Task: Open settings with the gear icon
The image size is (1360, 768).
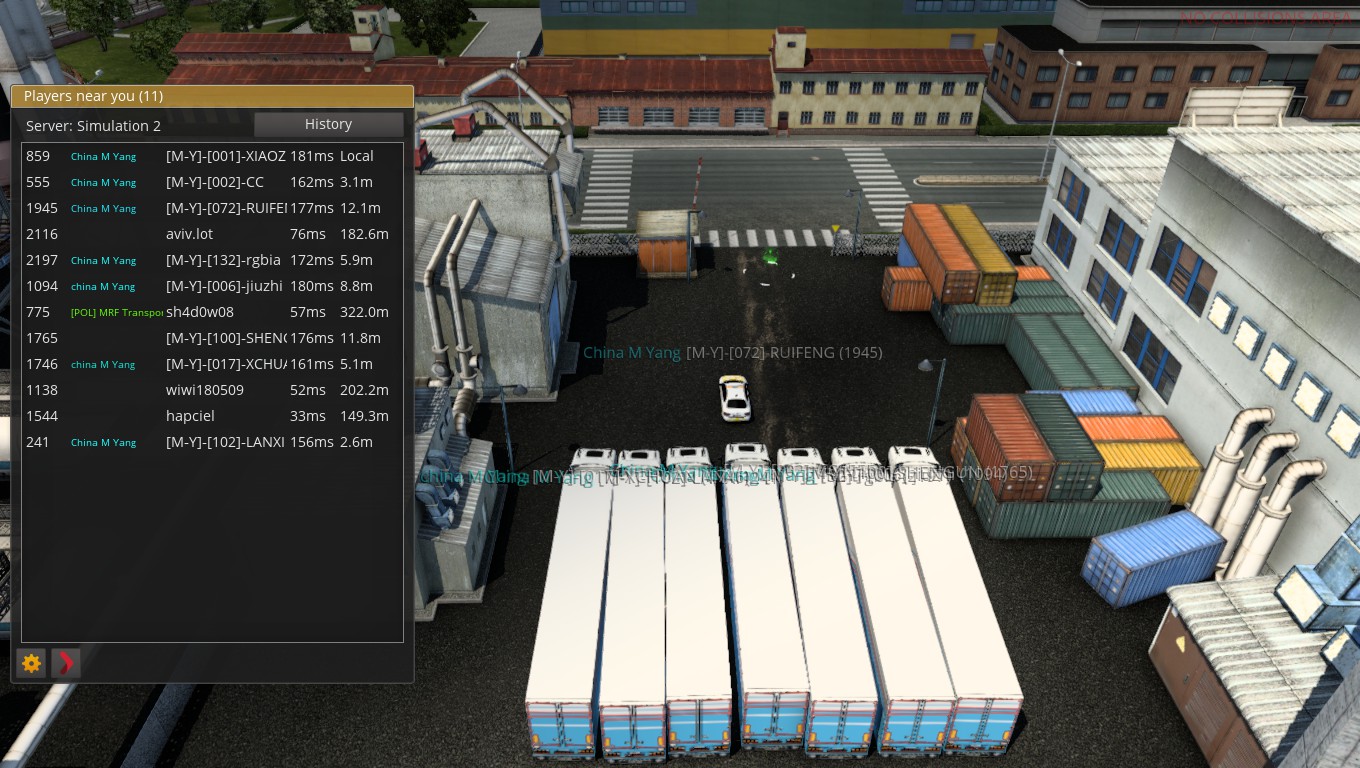Action: (32, 662)
